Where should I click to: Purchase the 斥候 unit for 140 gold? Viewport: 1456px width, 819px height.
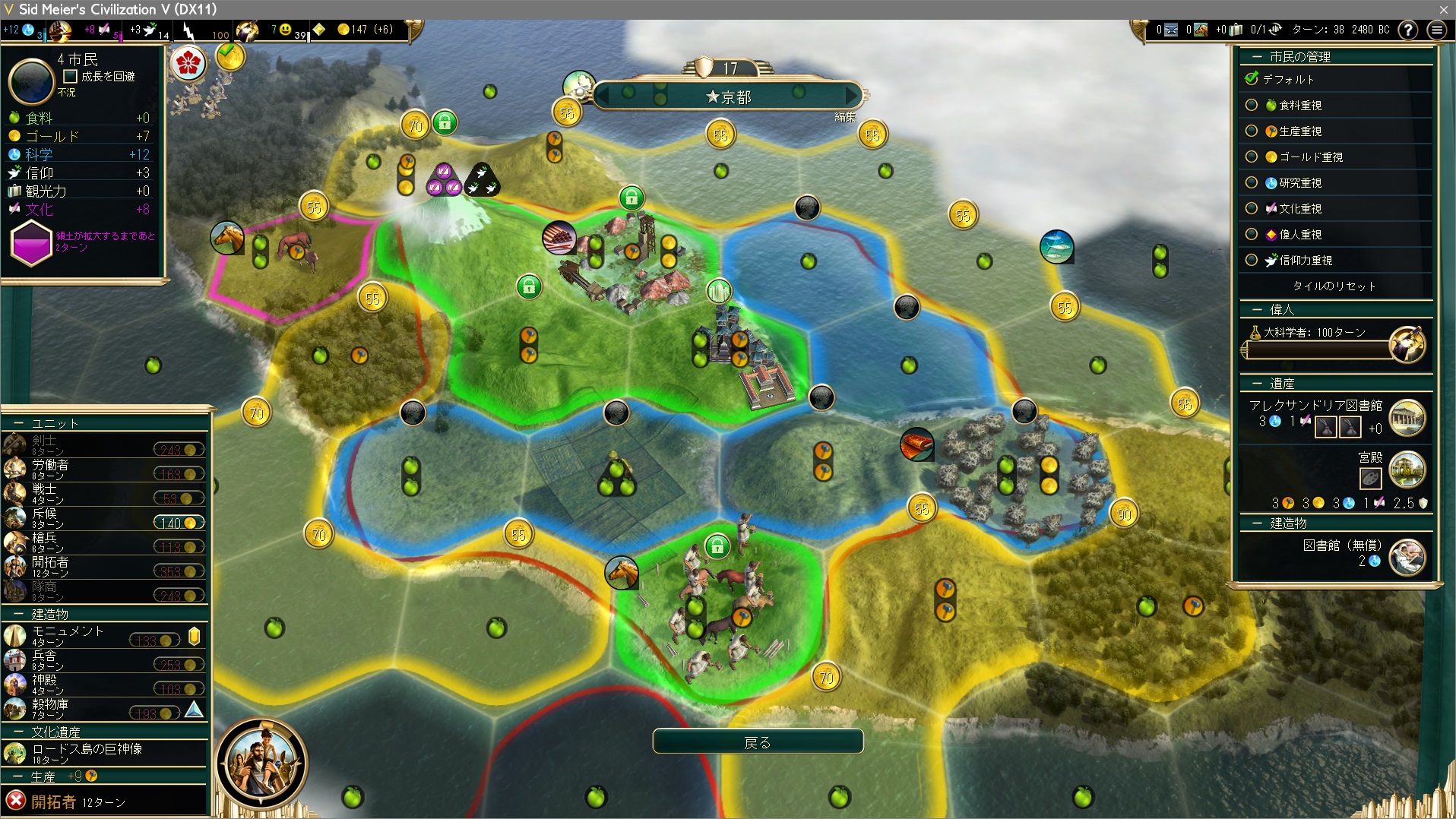click(179, 523)
